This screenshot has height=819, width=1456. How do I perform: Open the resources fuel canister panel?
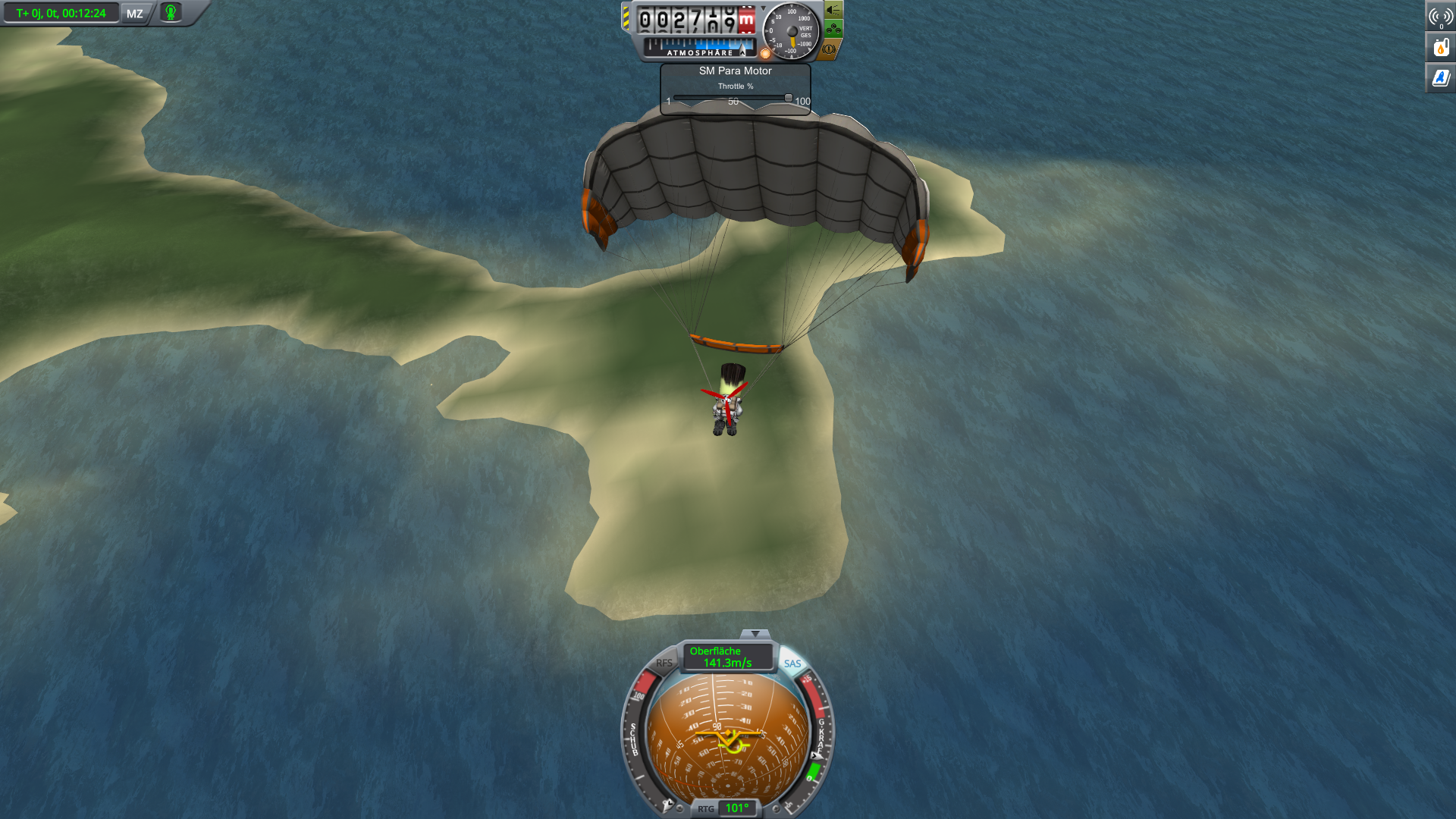[1441, 47]
